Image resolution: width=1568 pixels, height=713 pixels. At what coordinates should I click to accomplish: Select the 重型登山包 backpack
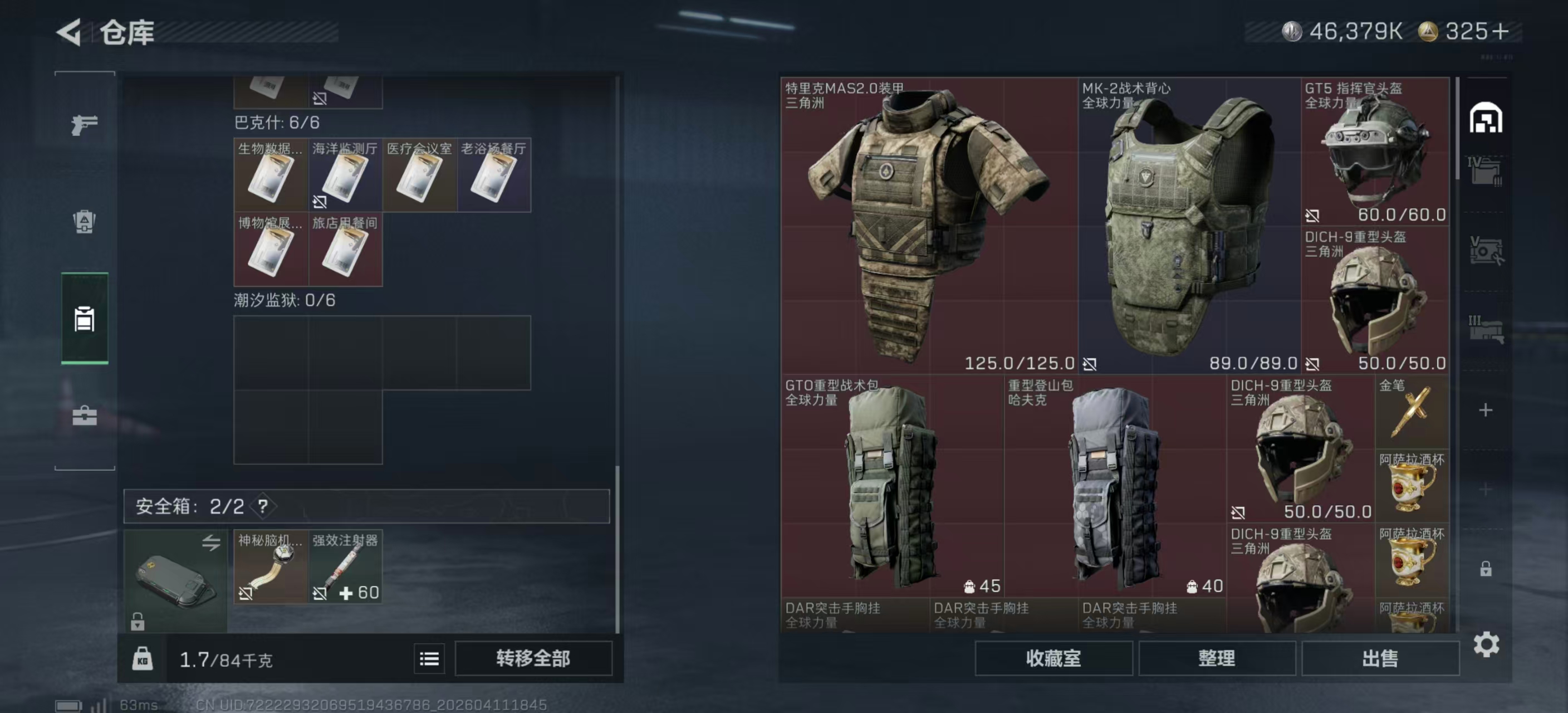coord(1115,486)
